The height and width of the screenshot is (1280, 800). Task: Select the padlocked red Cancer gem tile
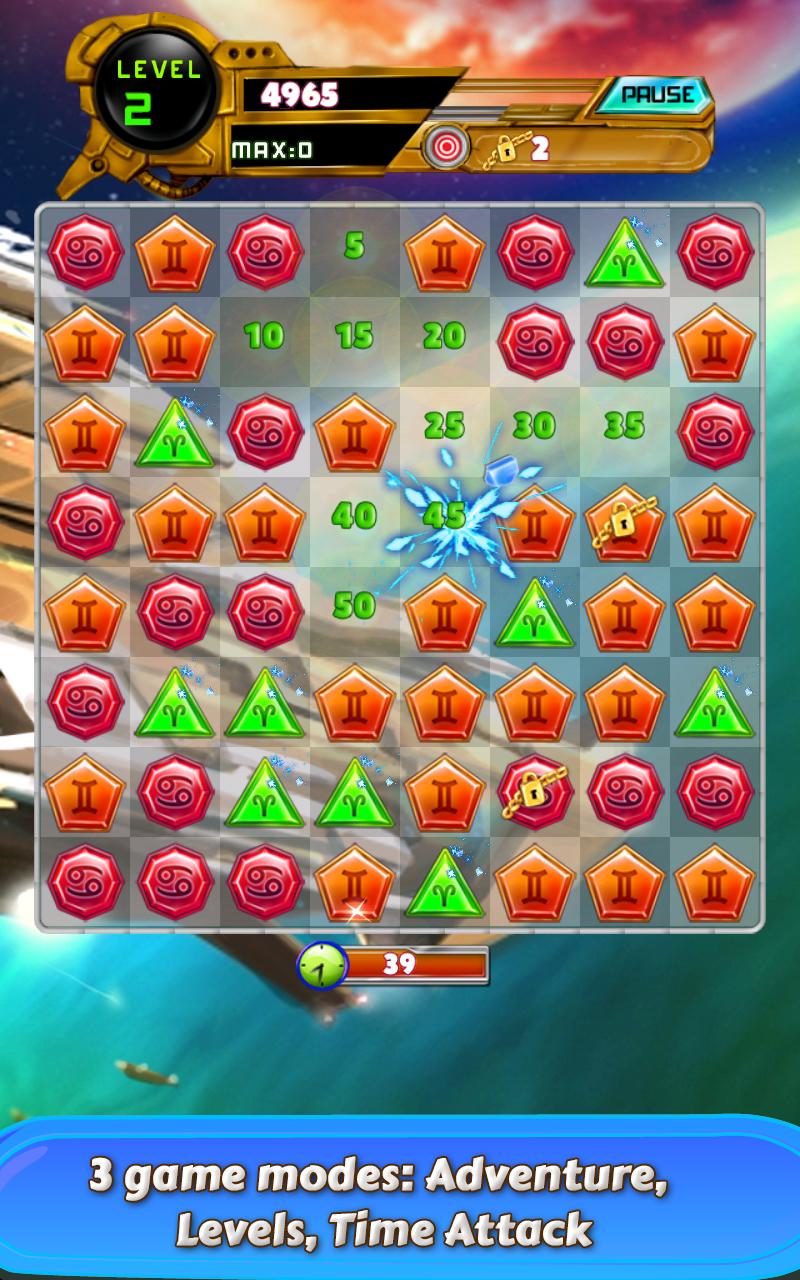(534, 792)
